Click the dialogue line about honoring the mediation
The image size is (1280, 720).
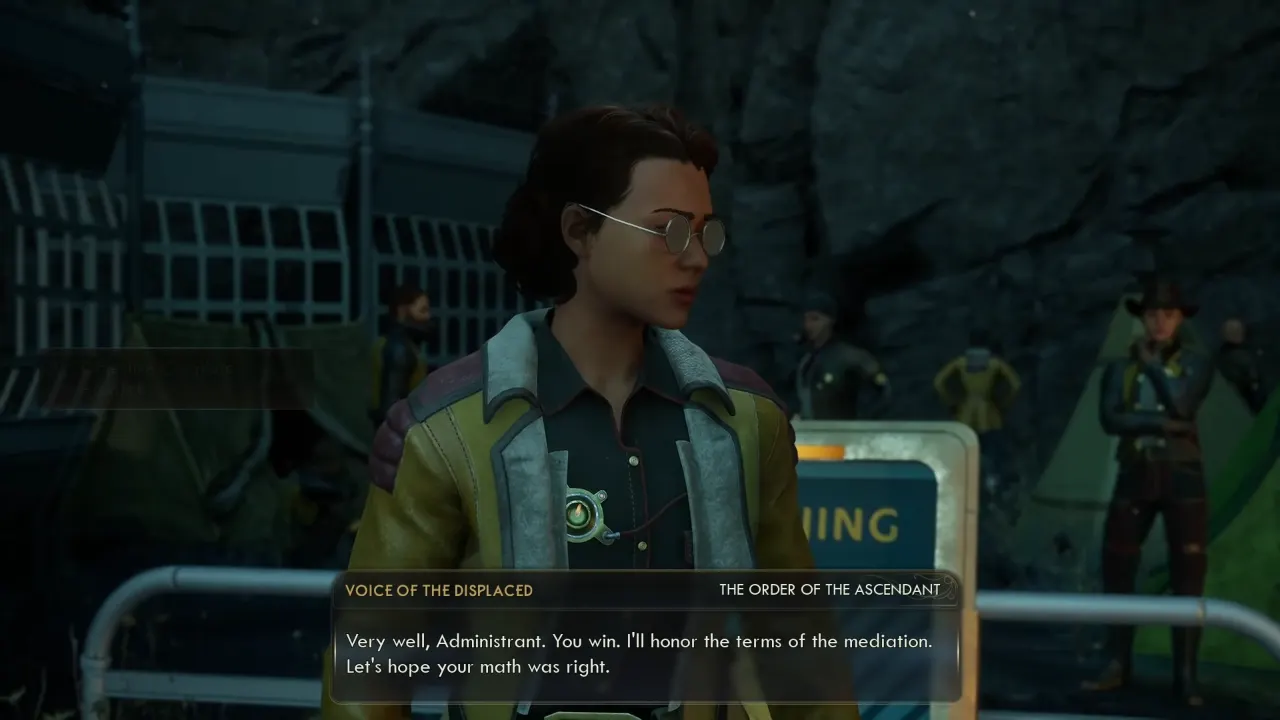[637, 641]
